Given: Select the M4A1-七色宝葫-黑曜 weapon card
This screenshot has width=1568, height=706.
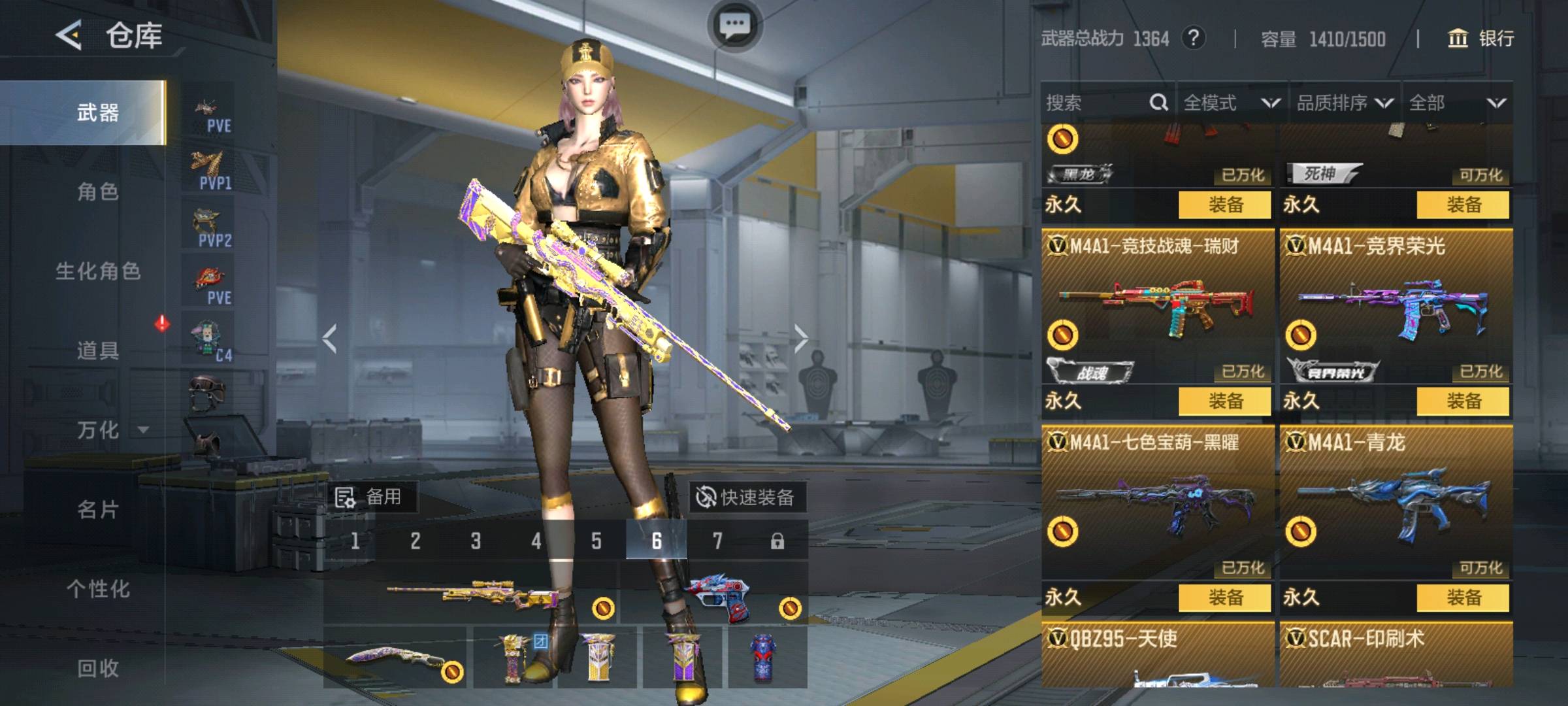Looking at the screenshot, I should point(1157,503).
